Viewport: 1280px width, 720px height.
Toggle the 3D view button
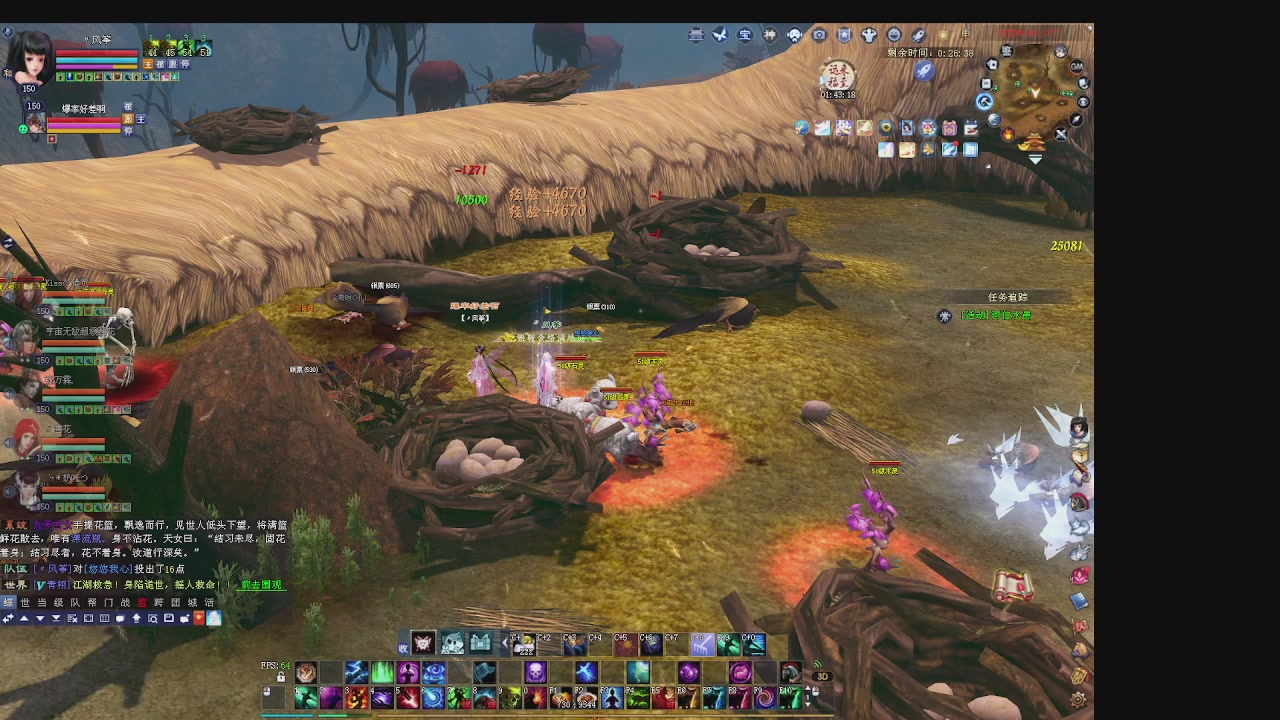822,676
